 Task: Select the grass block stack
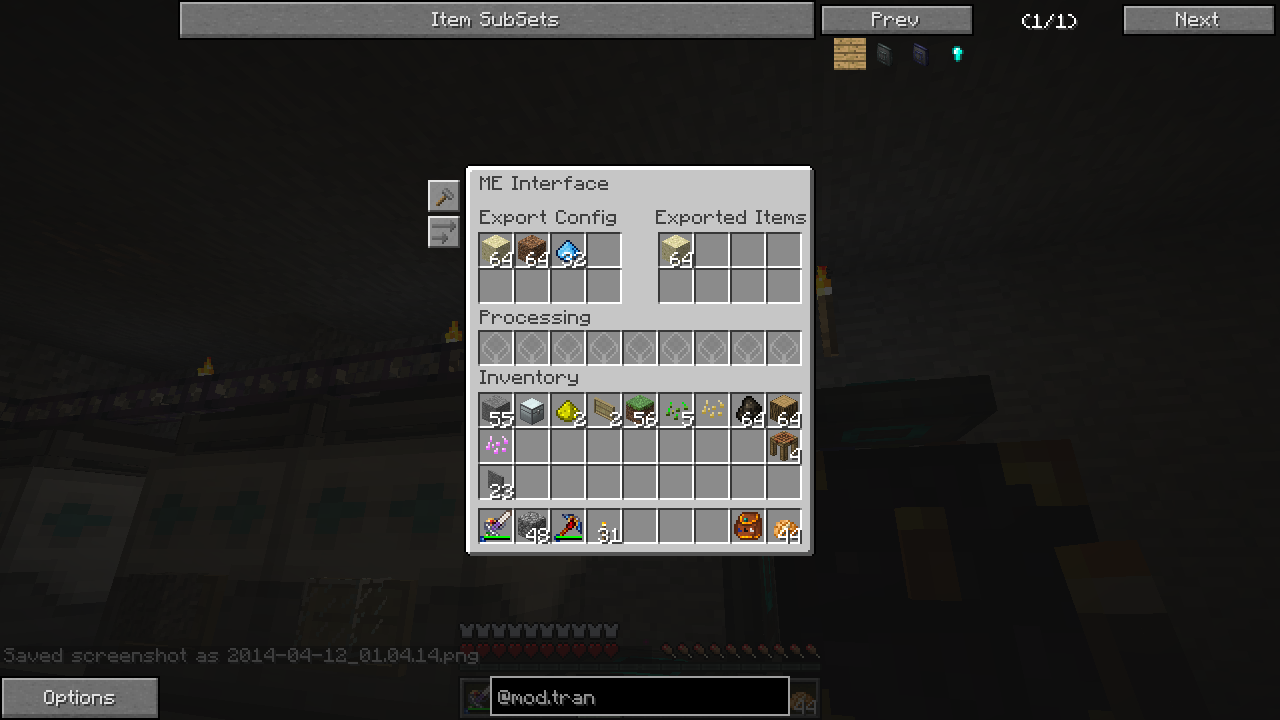pyautogui.click(x=640, y=410)
